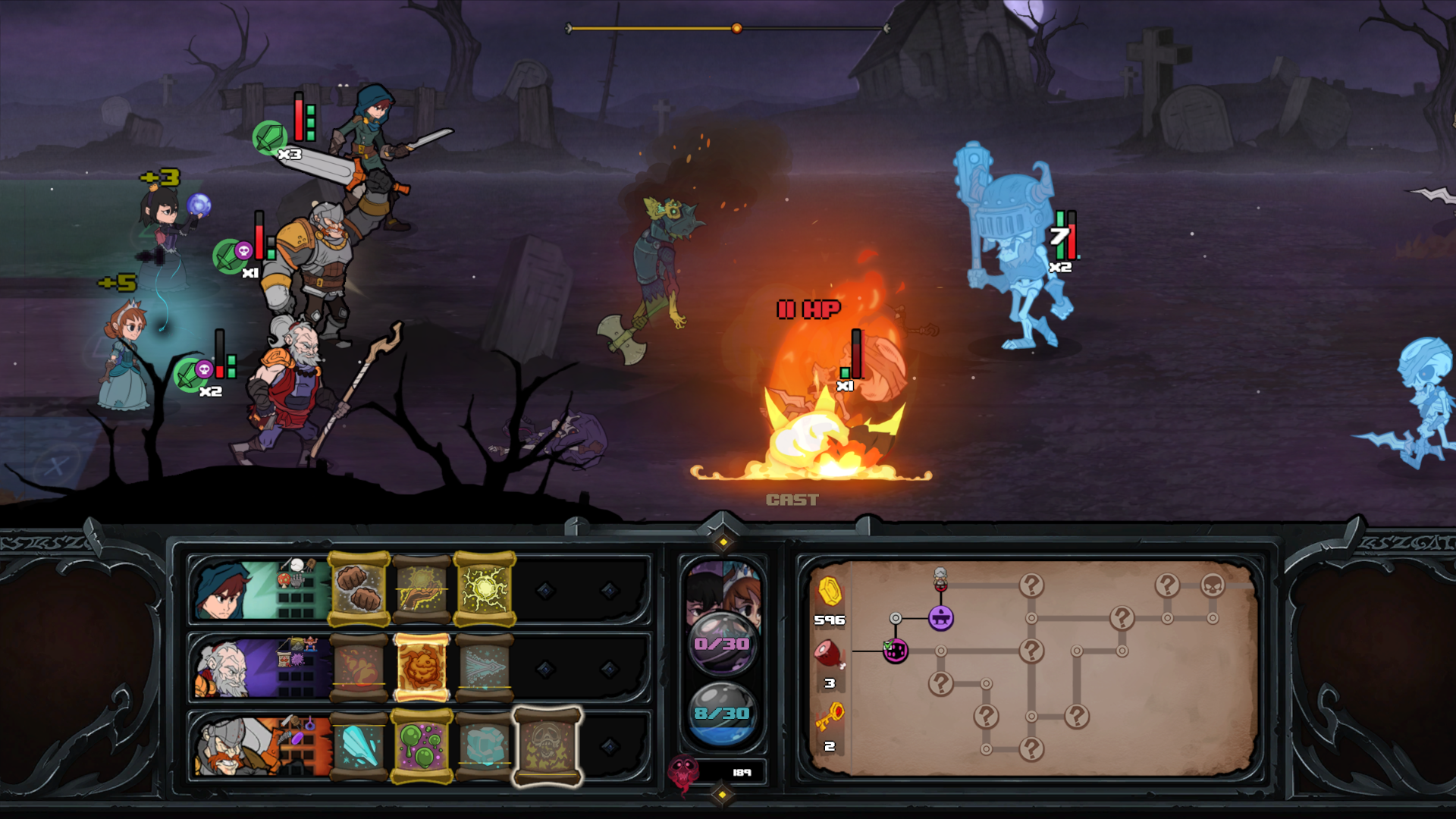Pick the icy arrow volley scroll
This screenshot has width=1456, height=819.
pyautogui.click(x=485, y=667)
